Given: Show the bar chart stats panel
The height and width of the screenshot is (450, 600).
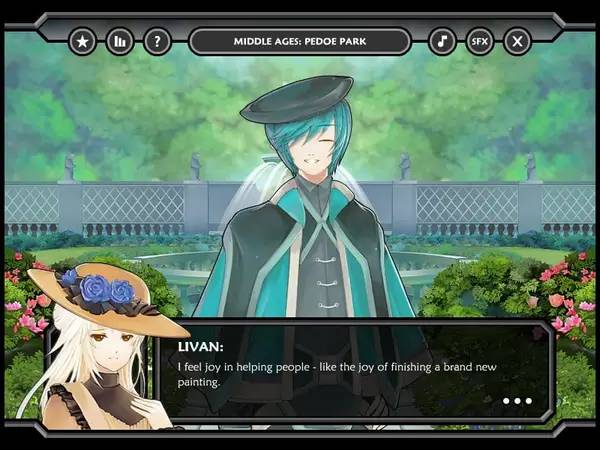Looking at the screenshot, I should (x=120, y=41).
